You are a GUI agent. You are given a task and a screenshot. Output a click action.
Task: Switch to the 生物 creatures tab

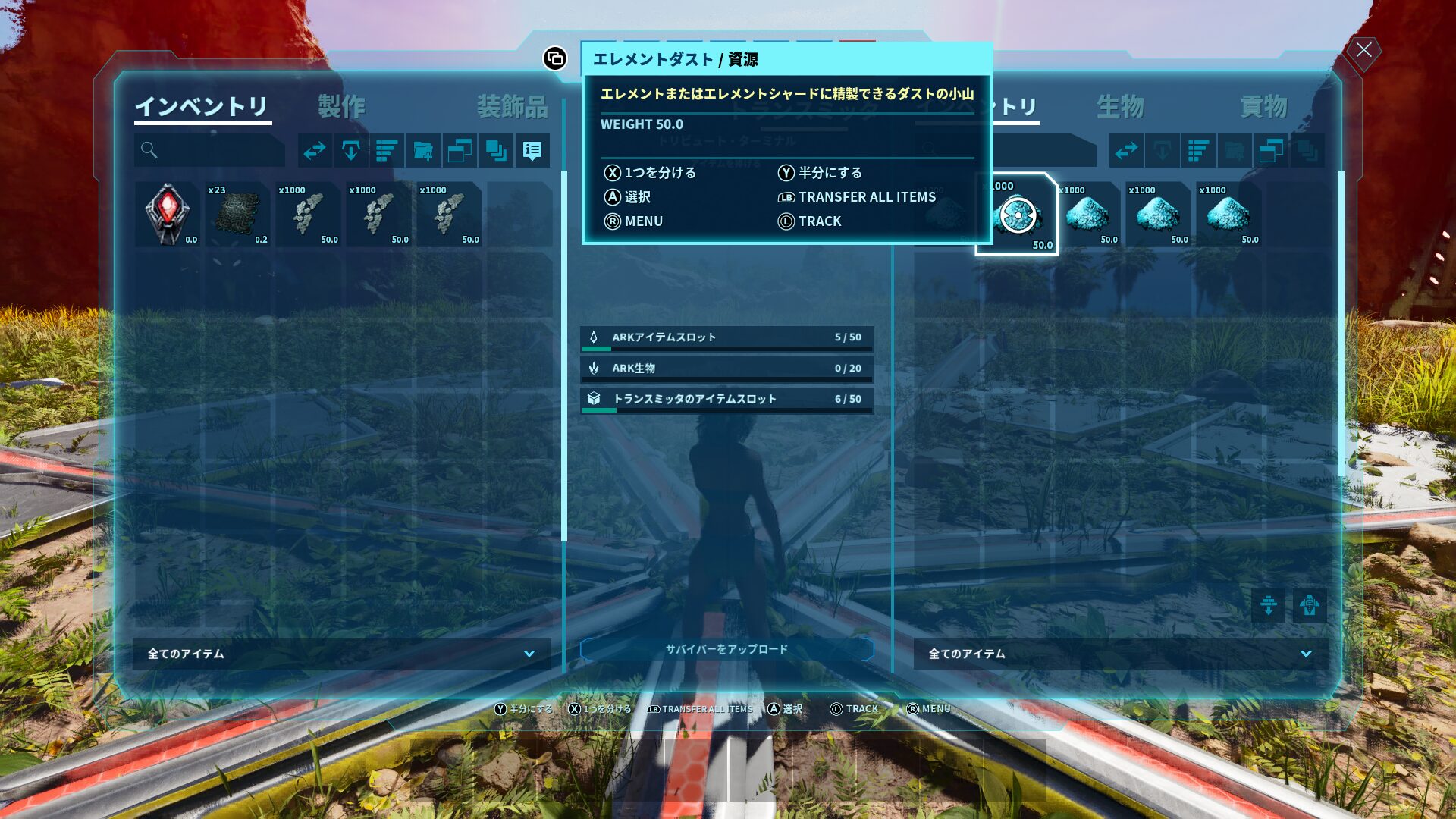1119,106
